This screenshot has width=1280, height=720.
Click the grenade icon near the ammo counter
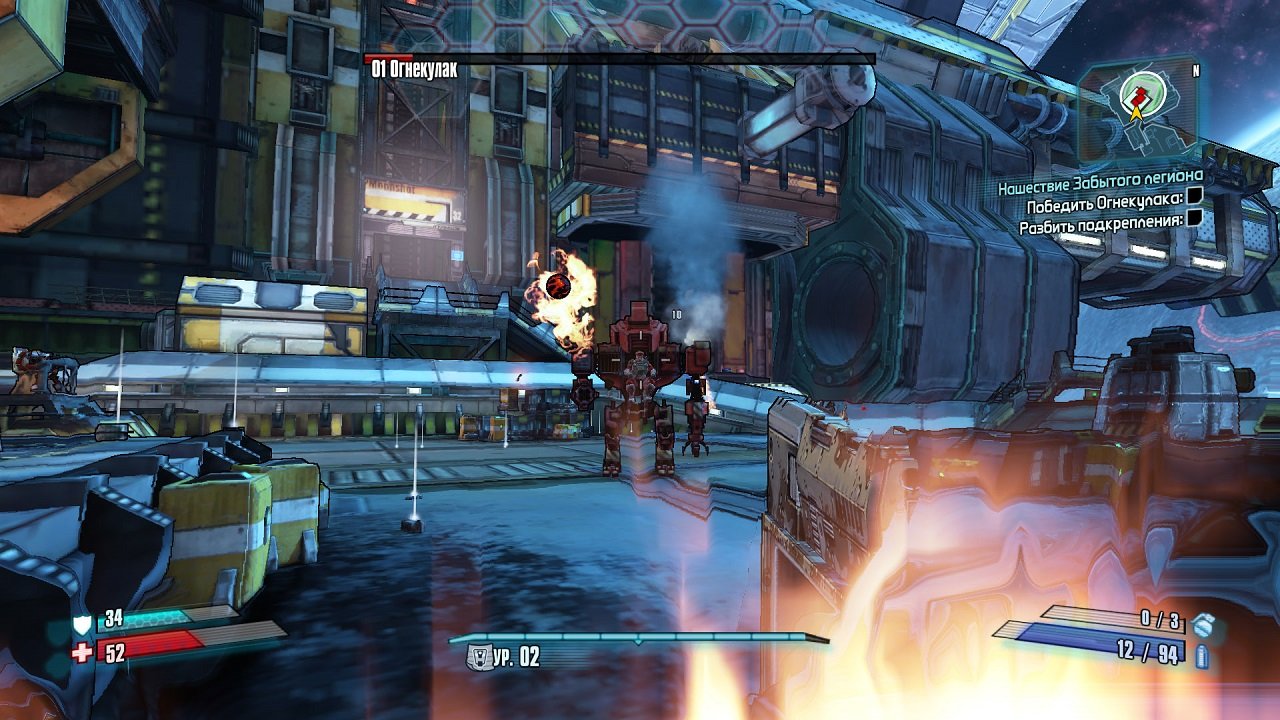pos(1203,626)
